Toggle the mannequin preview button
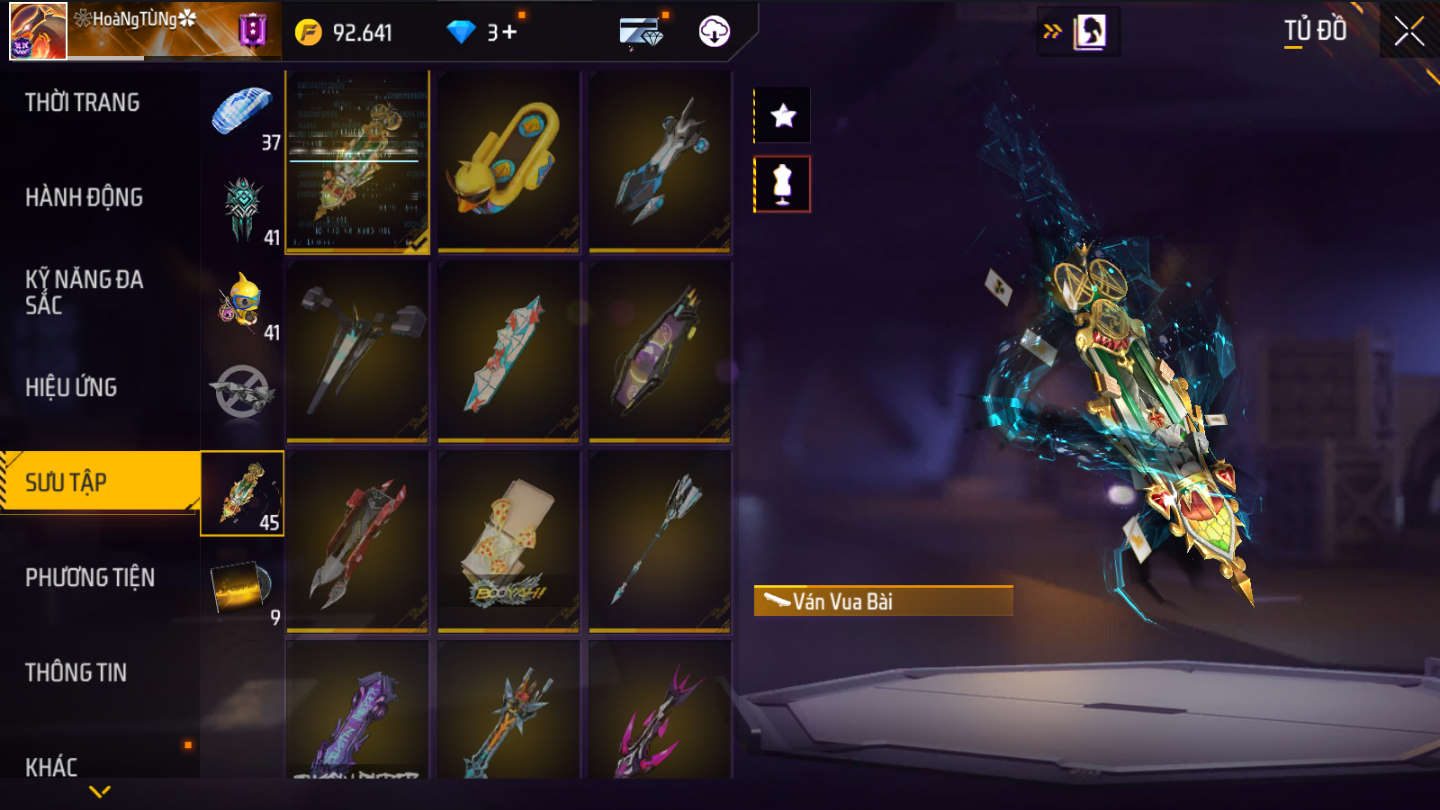Screen dimensions: 1440x810 tap(783, 184)
